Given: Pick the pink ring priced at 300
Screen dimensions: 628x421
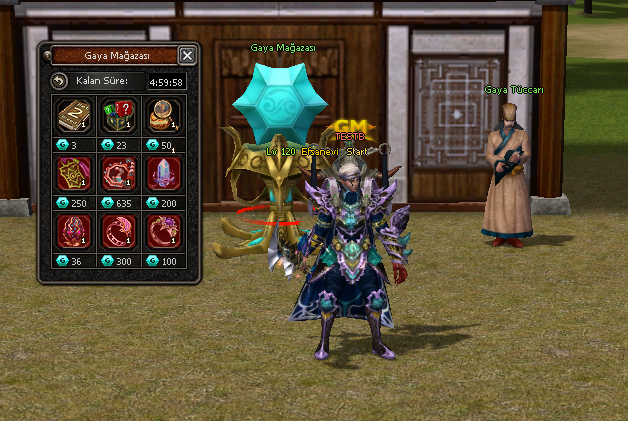Looking at the screenshot, I should tap(117, 231).
